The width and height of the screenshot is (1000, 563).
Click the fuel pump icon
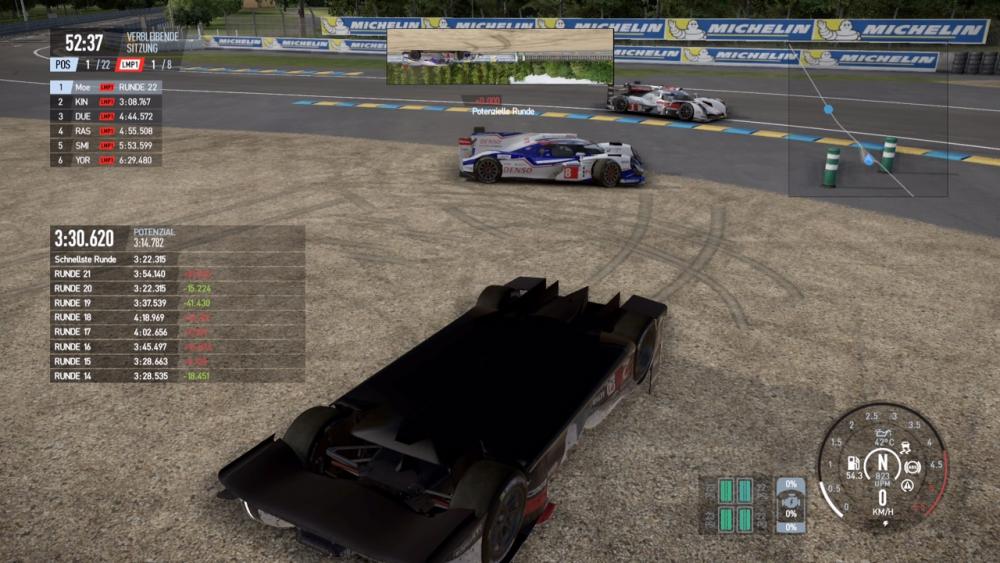[854, 463]
